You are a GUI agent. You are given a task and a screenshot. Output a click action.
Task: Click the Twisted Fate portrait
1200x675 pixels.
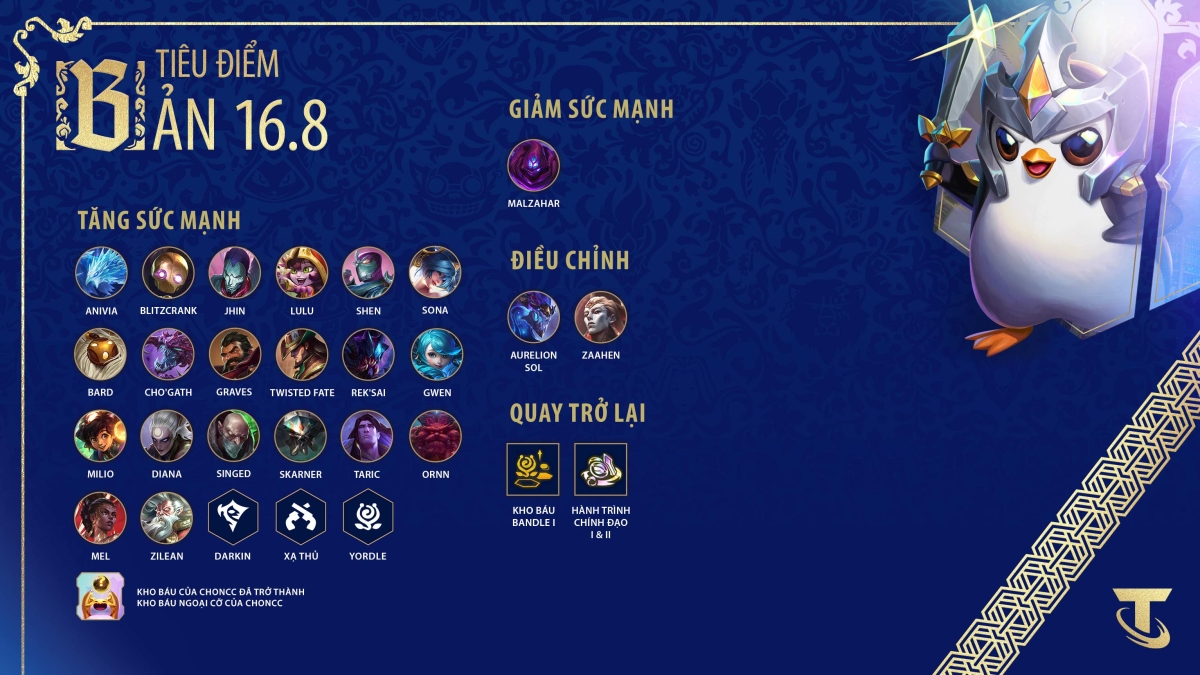(x=301, y=354)
